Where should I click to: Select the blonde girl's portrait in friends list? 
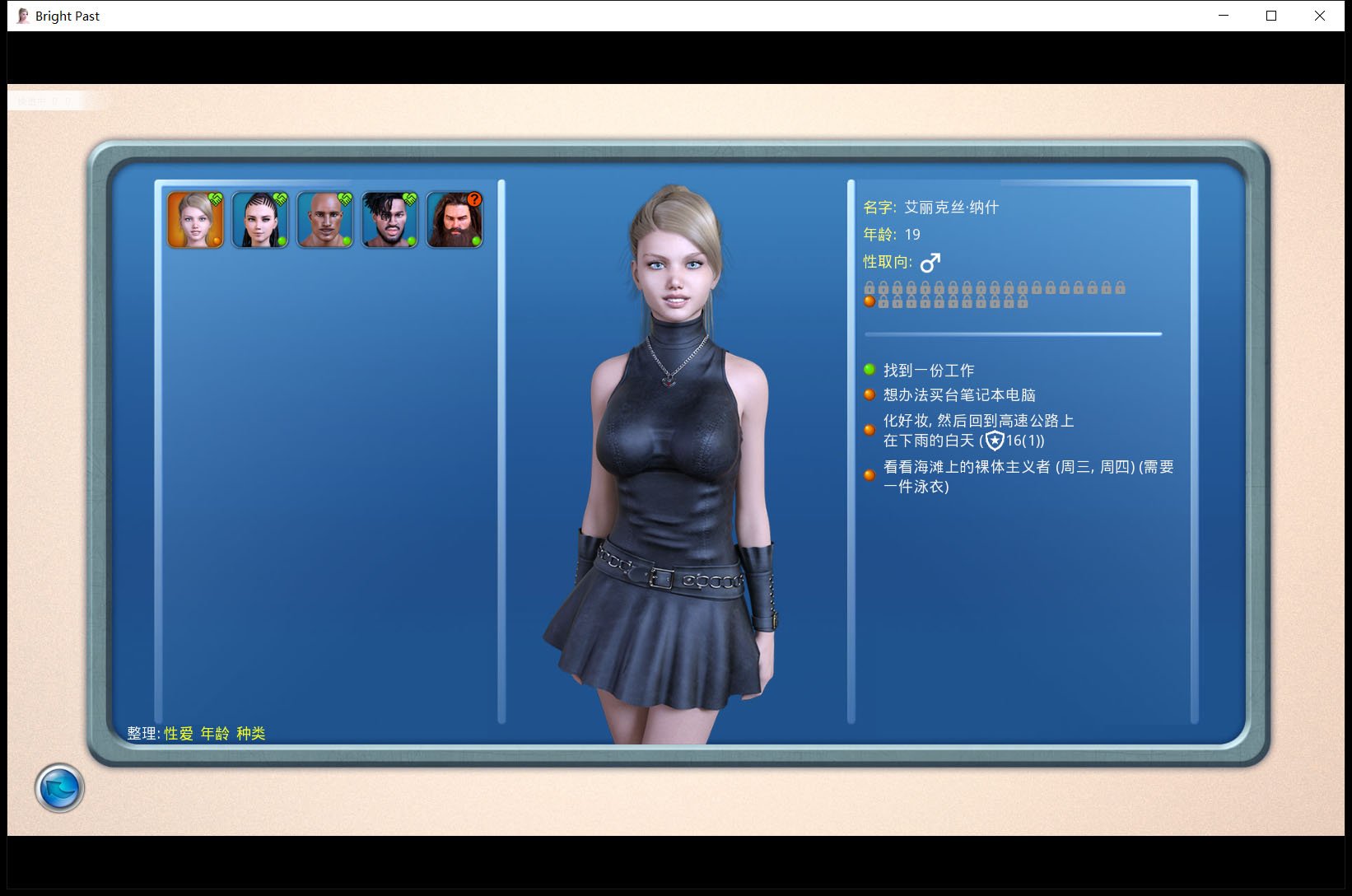[x=195, y=218]
